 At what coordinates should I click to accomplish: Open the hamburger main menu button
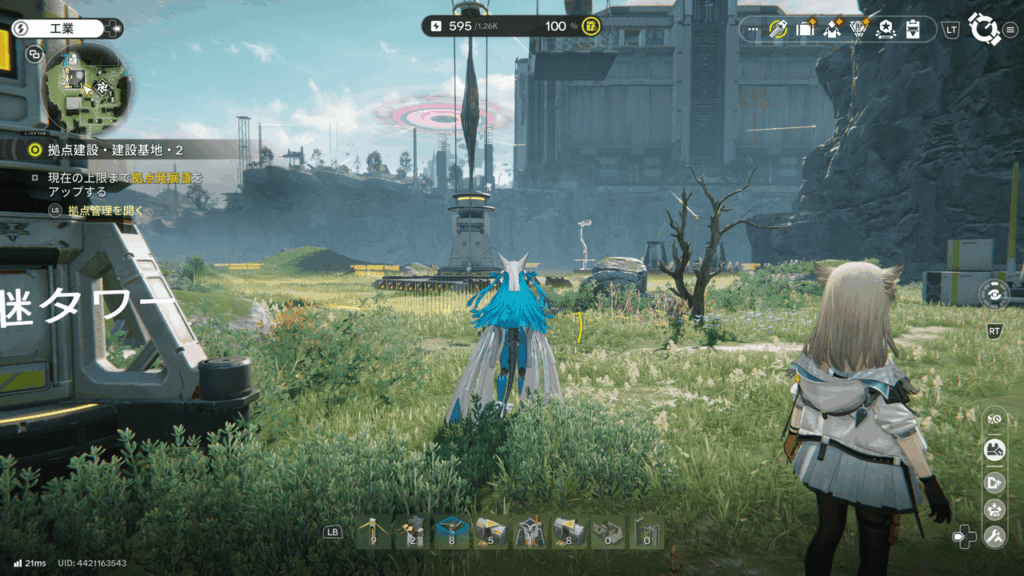click(x=1010, y=29)
